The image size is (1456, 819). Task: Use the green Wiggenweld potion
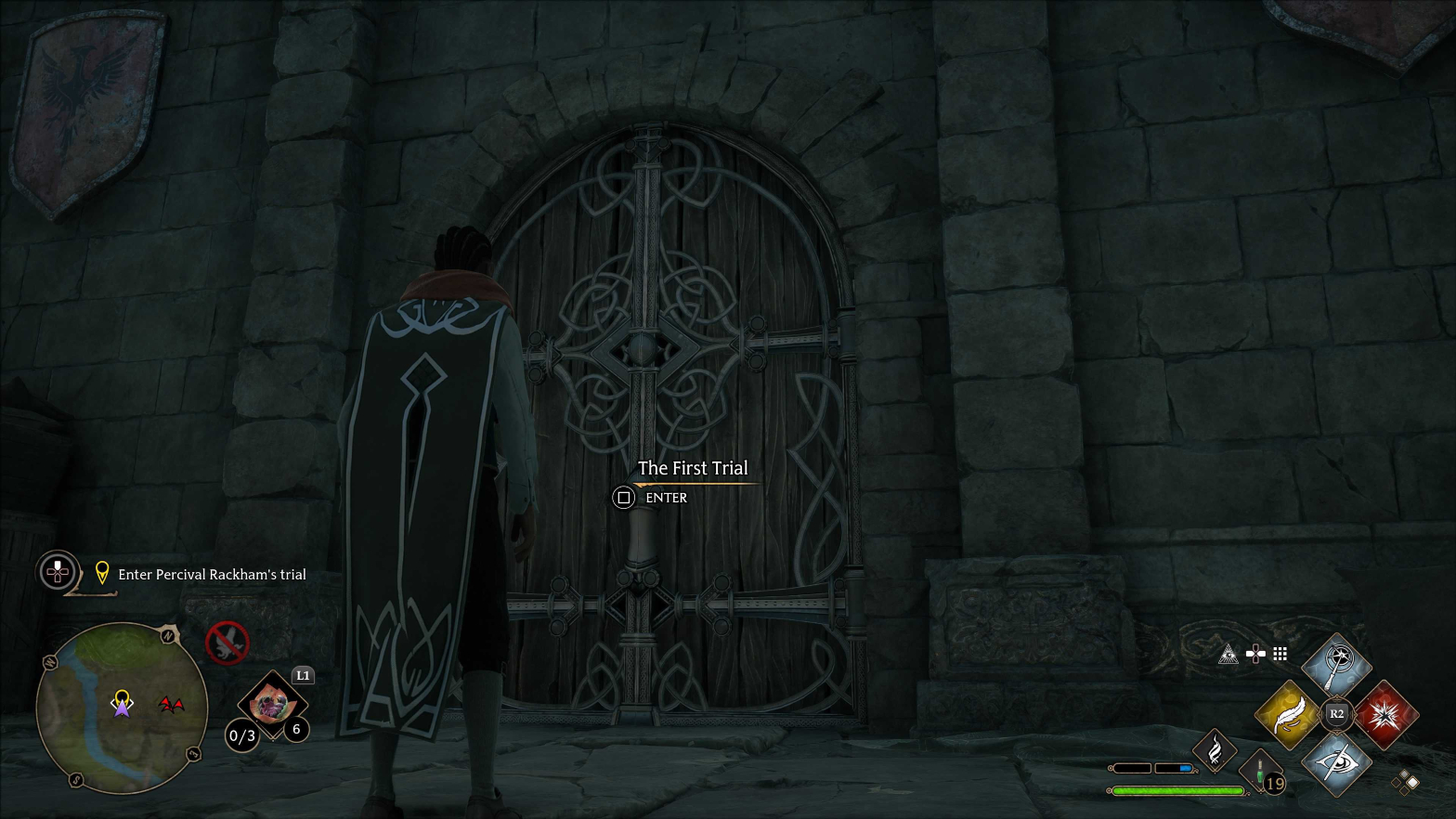click(1260, 772)
